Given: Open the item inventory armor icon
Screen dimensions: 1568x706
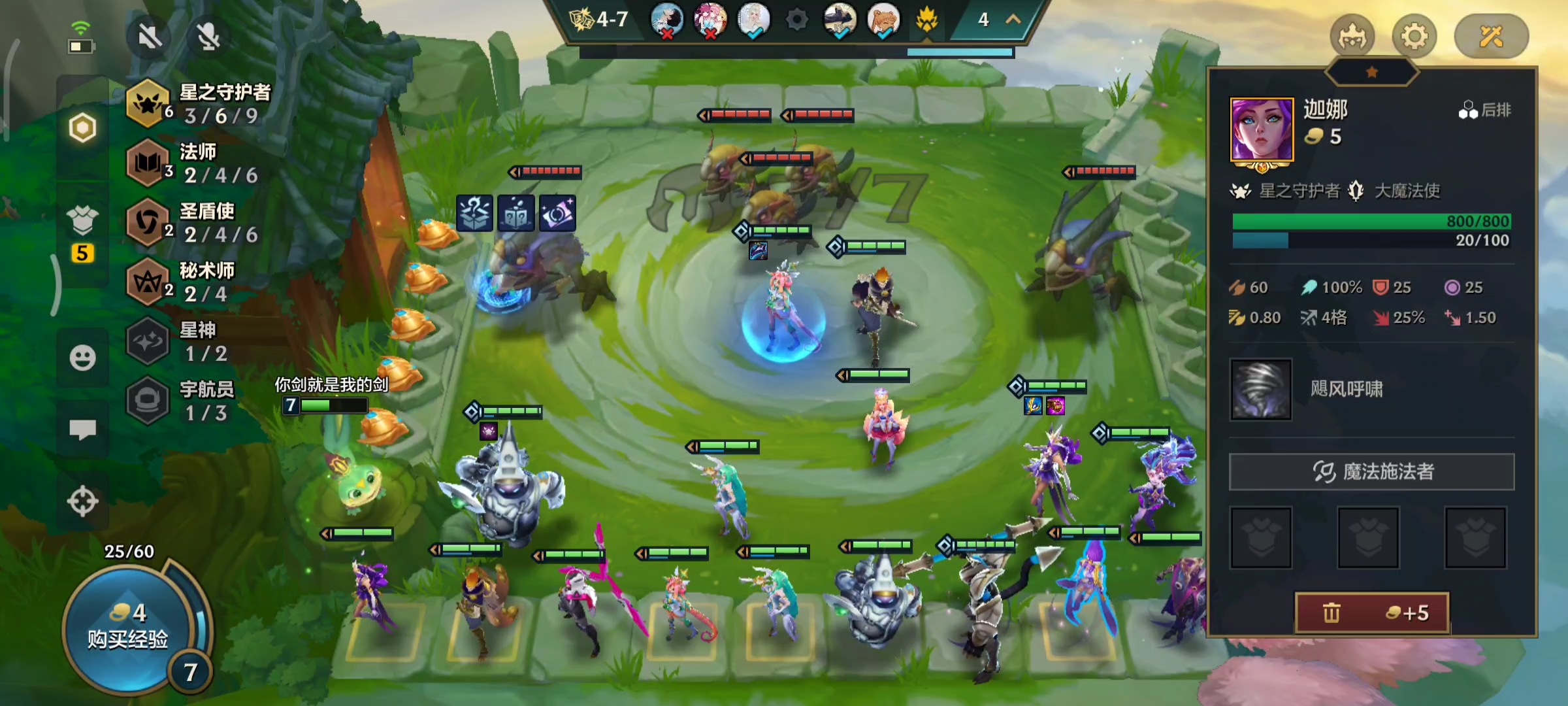Looking at the screenshot, I should point(82,222).
